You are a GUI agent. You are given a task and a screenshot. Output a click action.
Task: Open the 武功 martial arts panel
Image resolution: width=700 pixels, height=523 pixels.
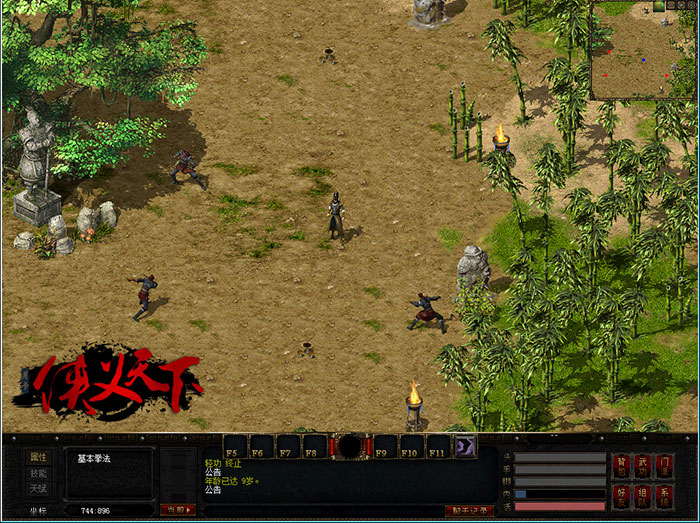[x=643, y=464]
